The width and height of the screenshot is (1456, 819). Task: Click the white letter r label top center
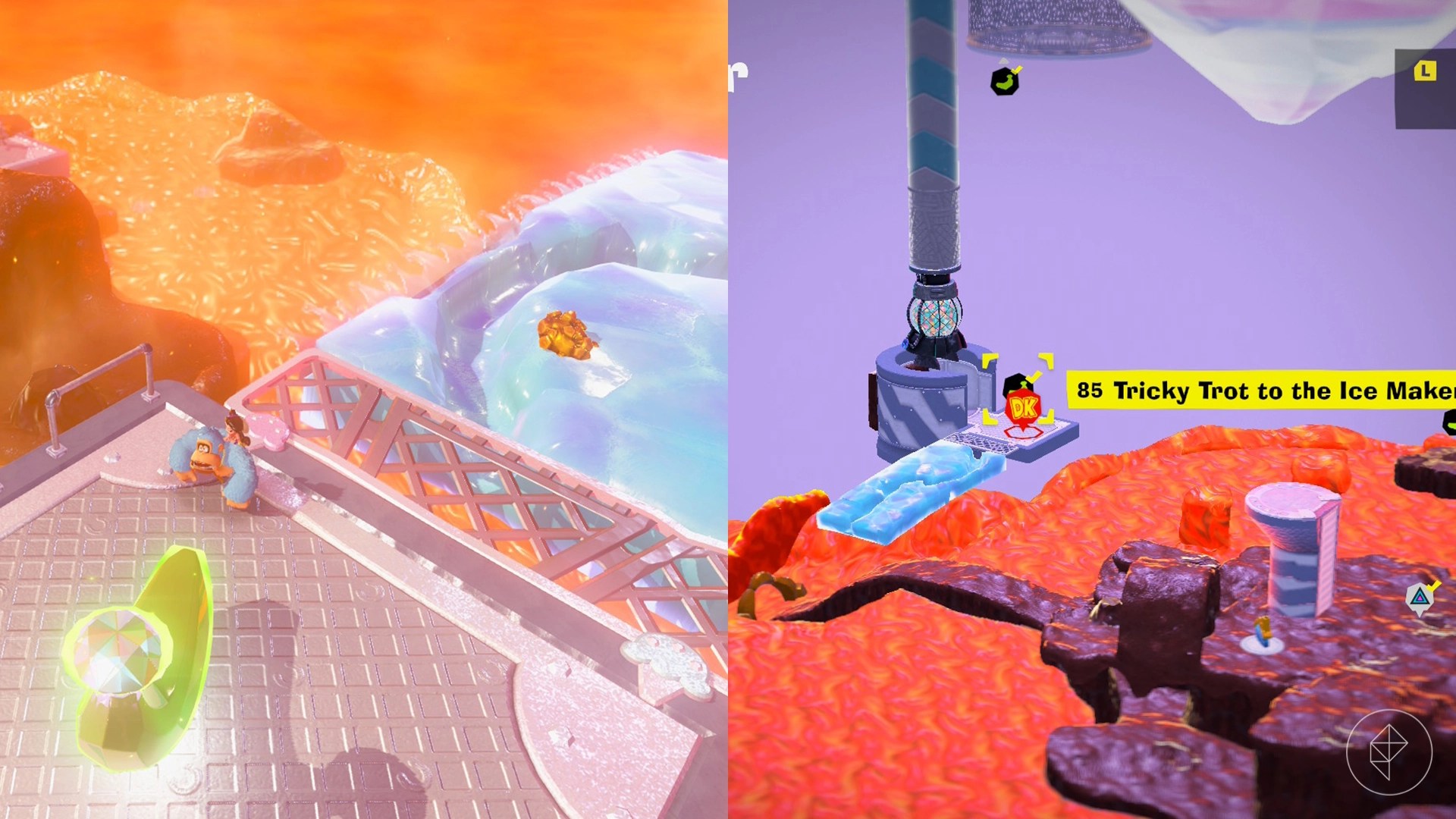pos(737,76)
